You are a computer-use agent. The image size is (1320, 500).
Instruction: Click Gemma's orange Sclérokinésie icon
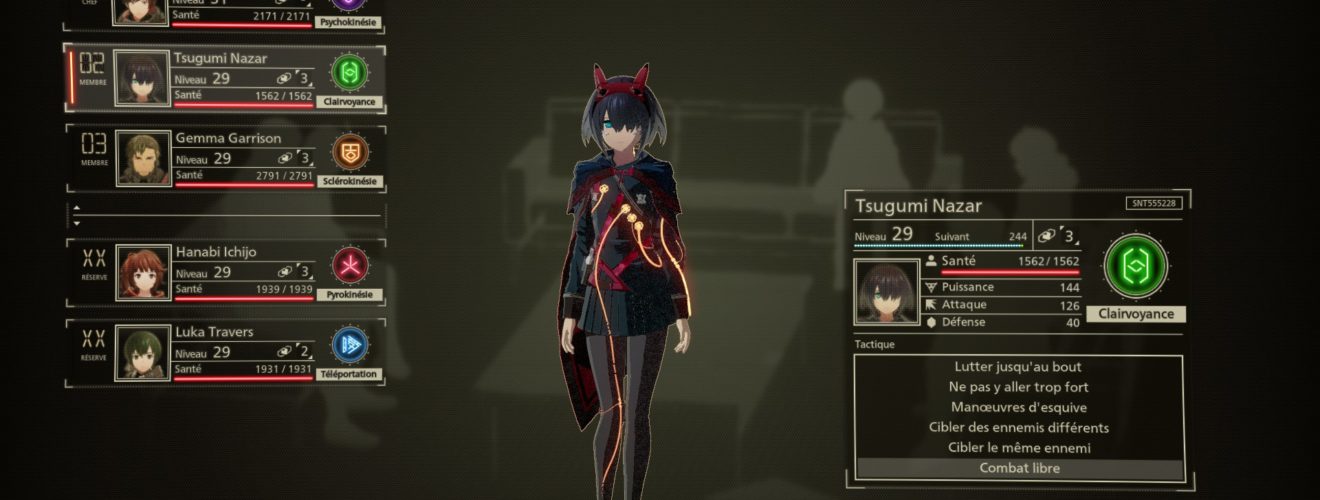(x=350, y=152)
